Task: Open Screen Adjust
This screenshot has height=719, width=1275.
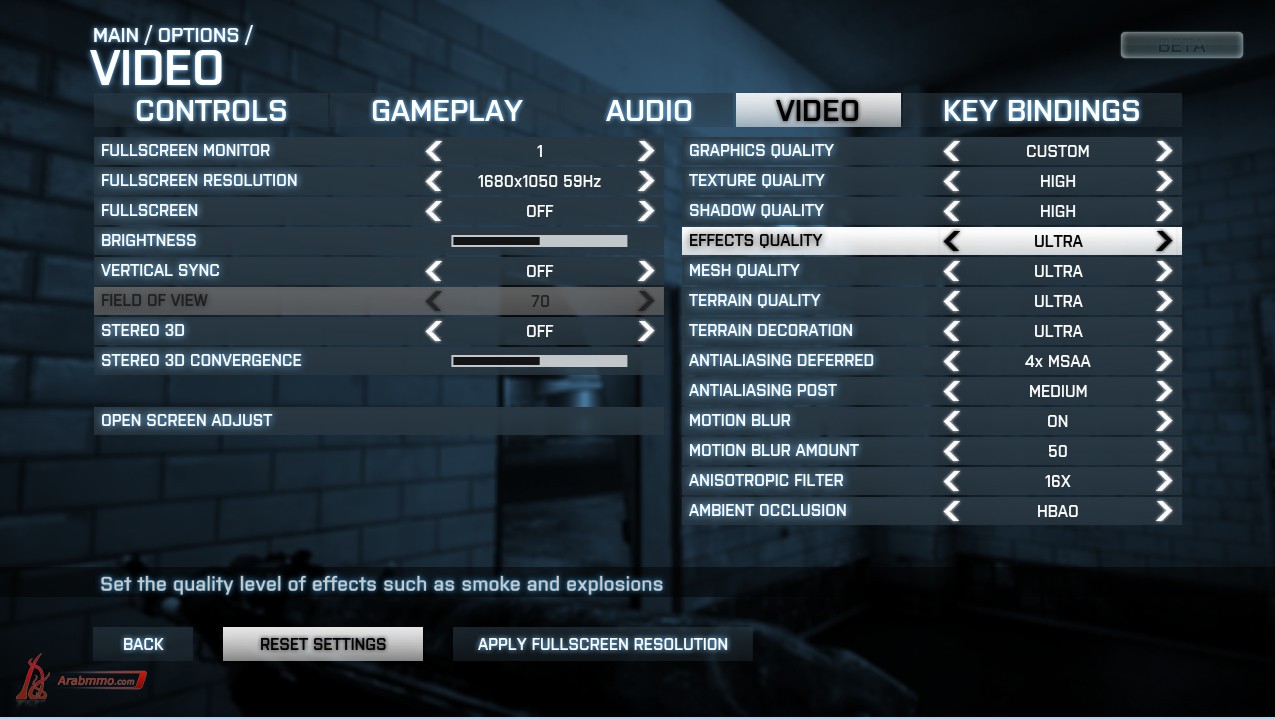Action: click(x=187, y=420)
